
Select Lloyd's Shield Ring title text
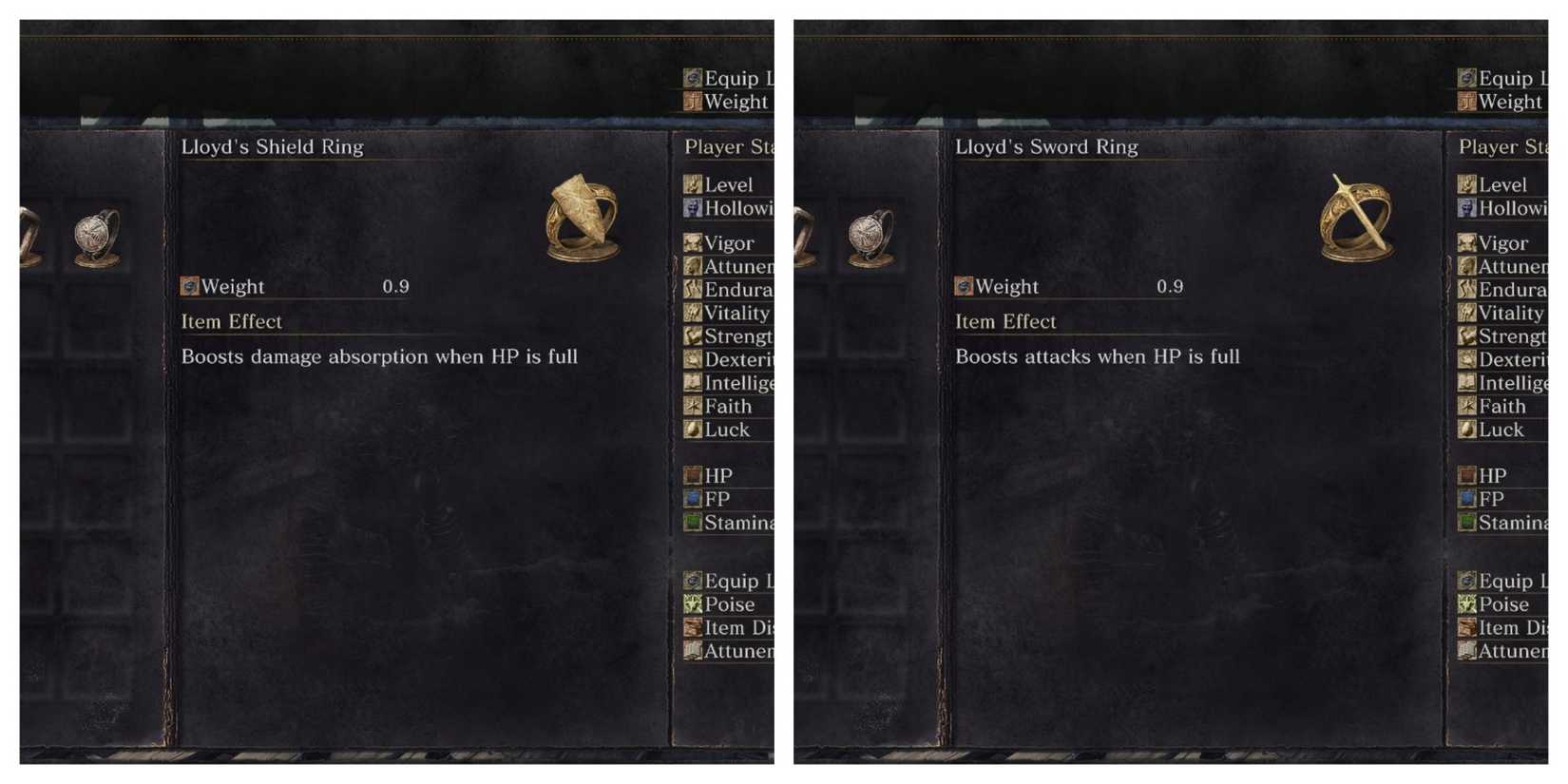(x=273, y=147)
